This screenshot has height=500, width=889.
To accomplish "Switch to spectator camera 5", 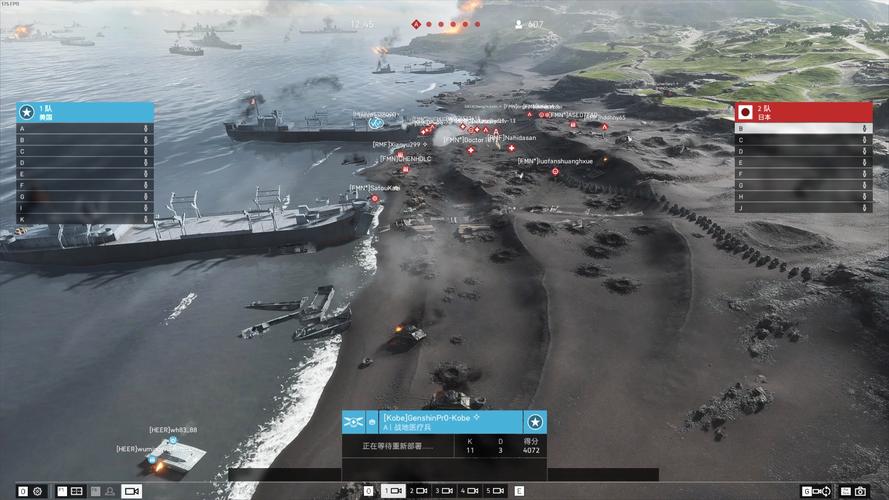I will (x=495, y=491).
